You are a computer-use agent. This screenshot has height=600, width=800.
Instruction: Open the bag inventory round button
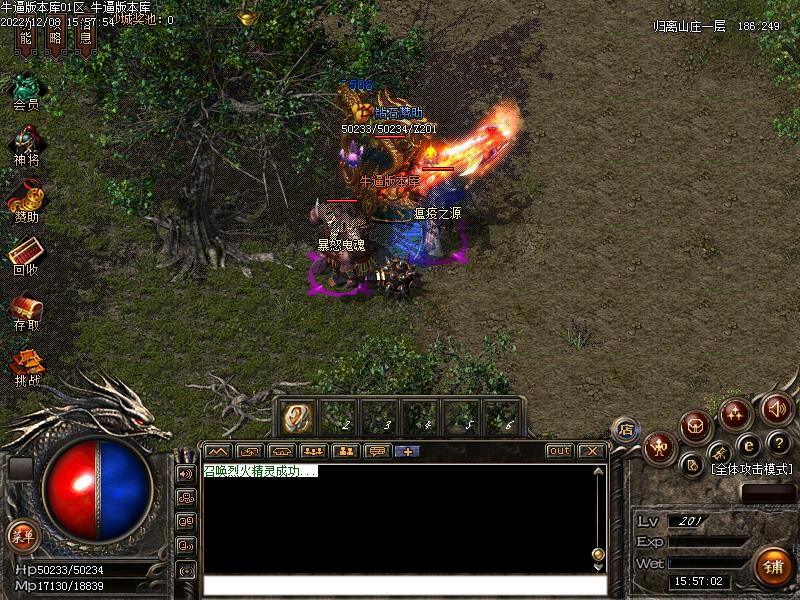pyautogui.click(x=697, y=426)
